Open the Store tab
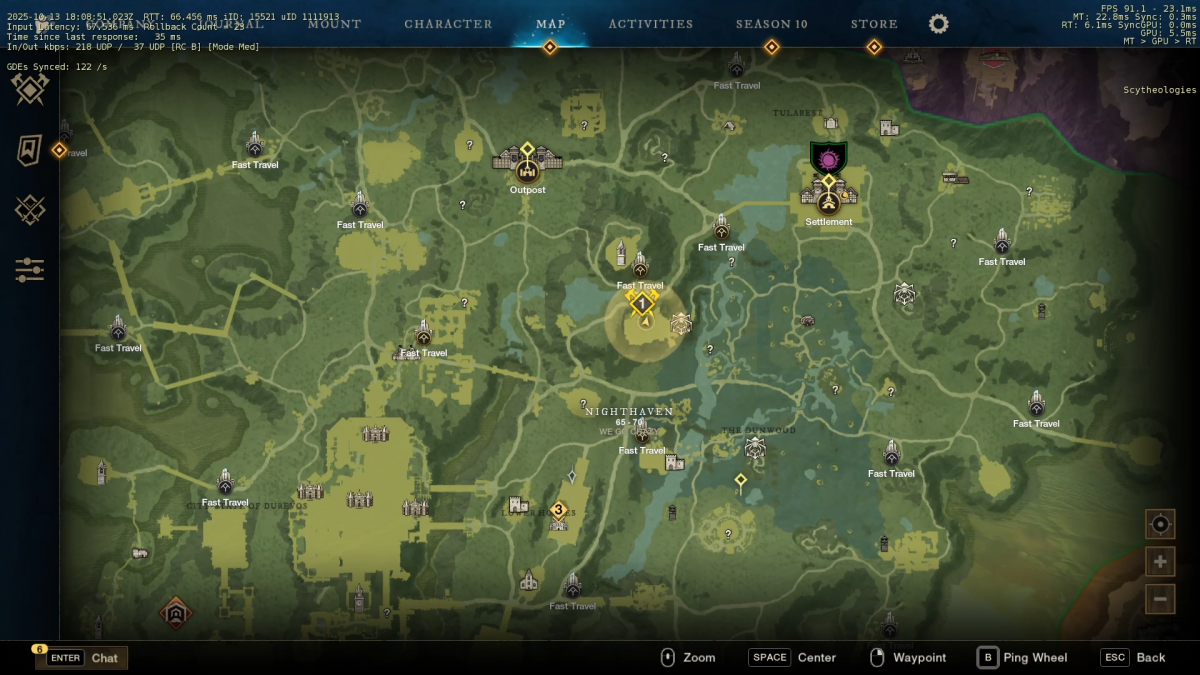The image size is (1200, 675). (x=874, y=24)
